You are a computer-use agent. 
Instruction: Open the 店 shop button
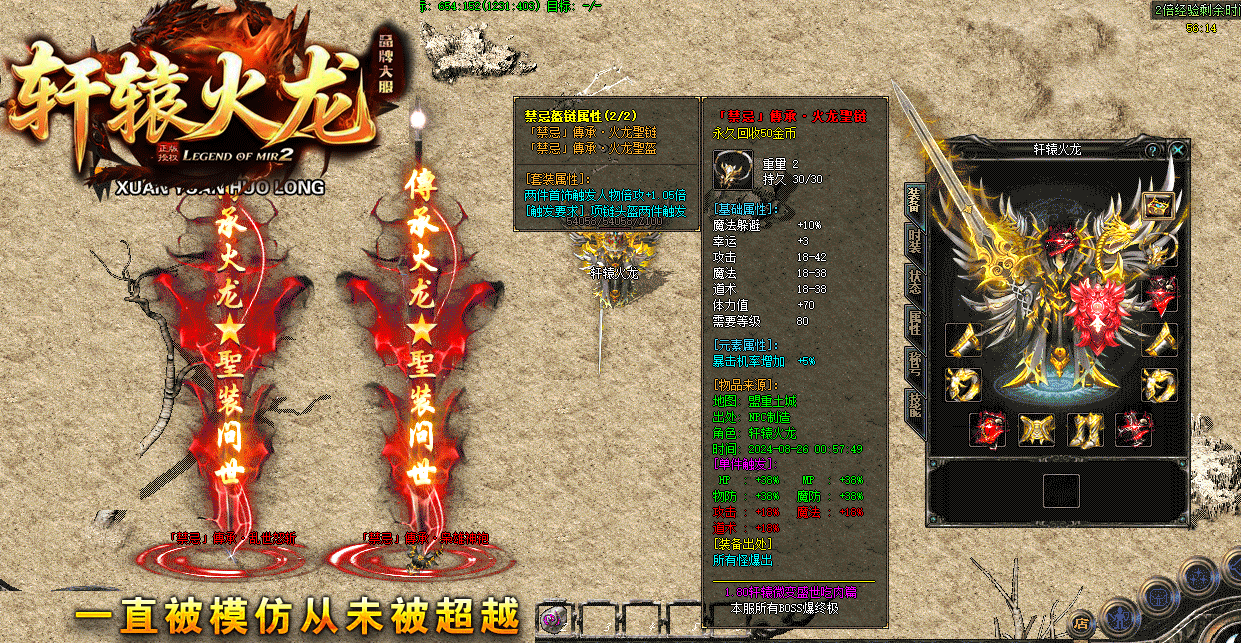1082,622
